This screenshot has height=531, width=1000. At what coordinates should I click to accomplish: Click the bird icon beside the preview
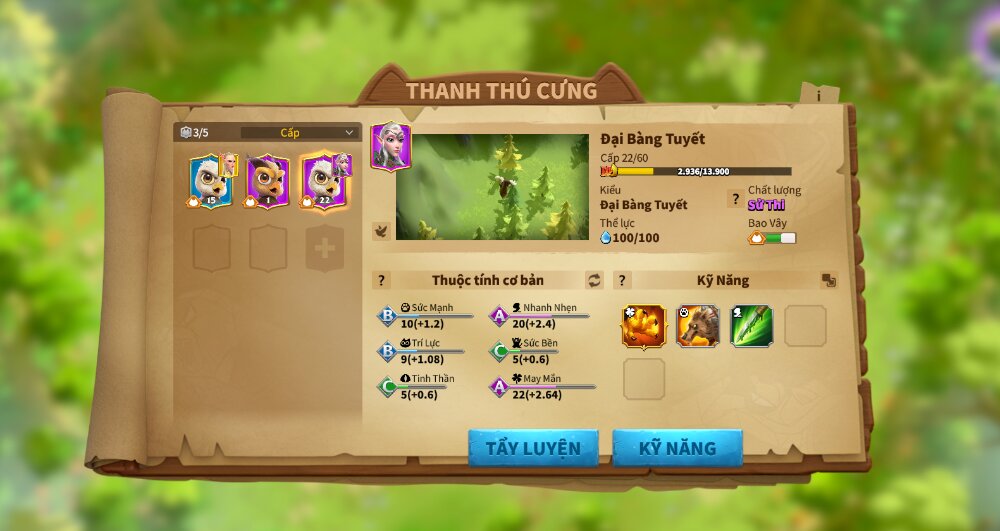point(381,231)
